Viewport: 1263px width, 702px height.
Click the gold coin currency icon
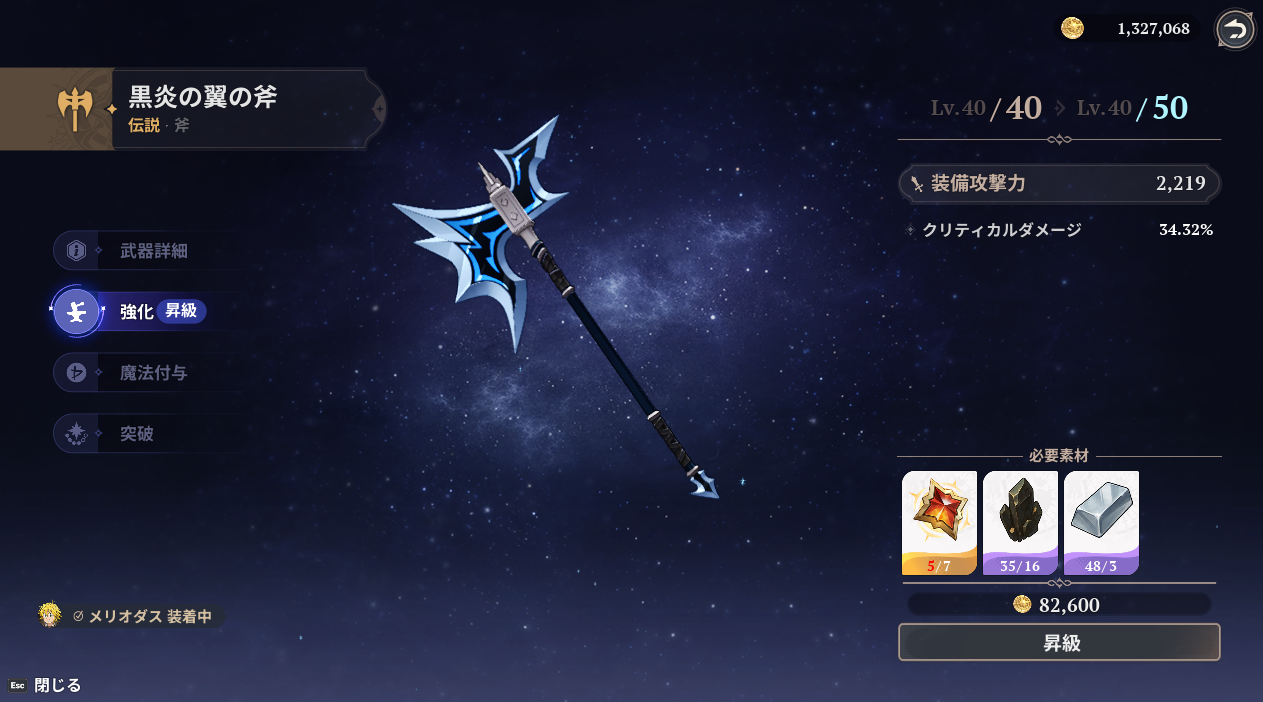click(1072, 28)
